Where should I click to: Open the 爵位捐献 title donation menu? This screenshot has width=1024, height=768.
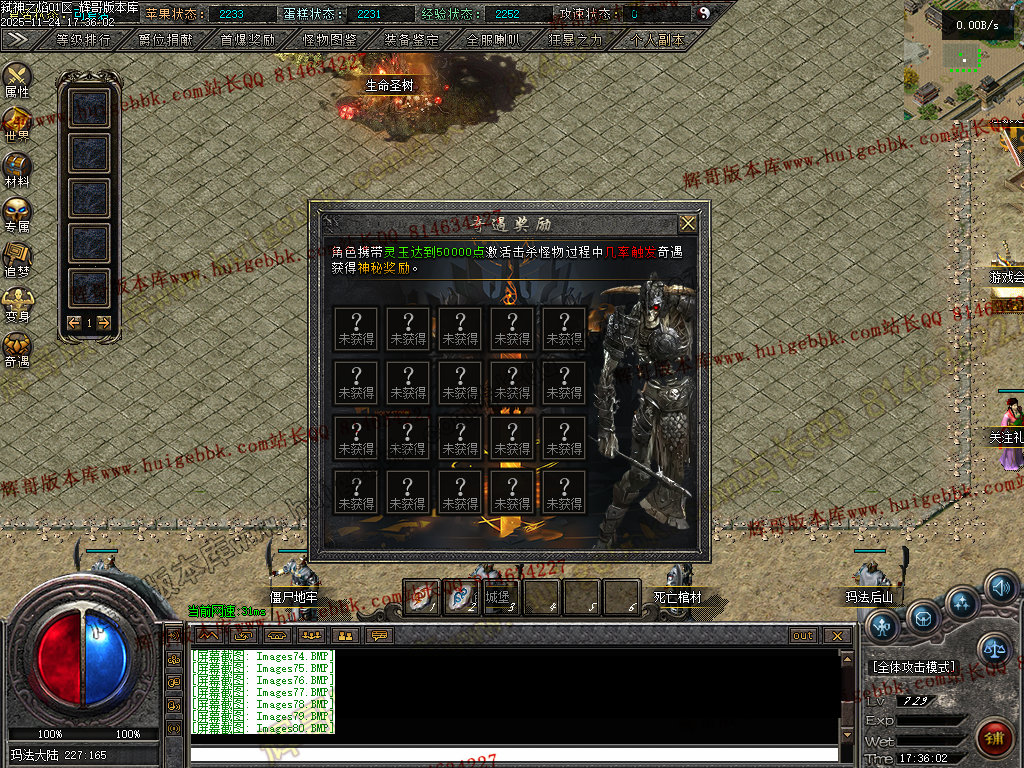tap(165, 40)
